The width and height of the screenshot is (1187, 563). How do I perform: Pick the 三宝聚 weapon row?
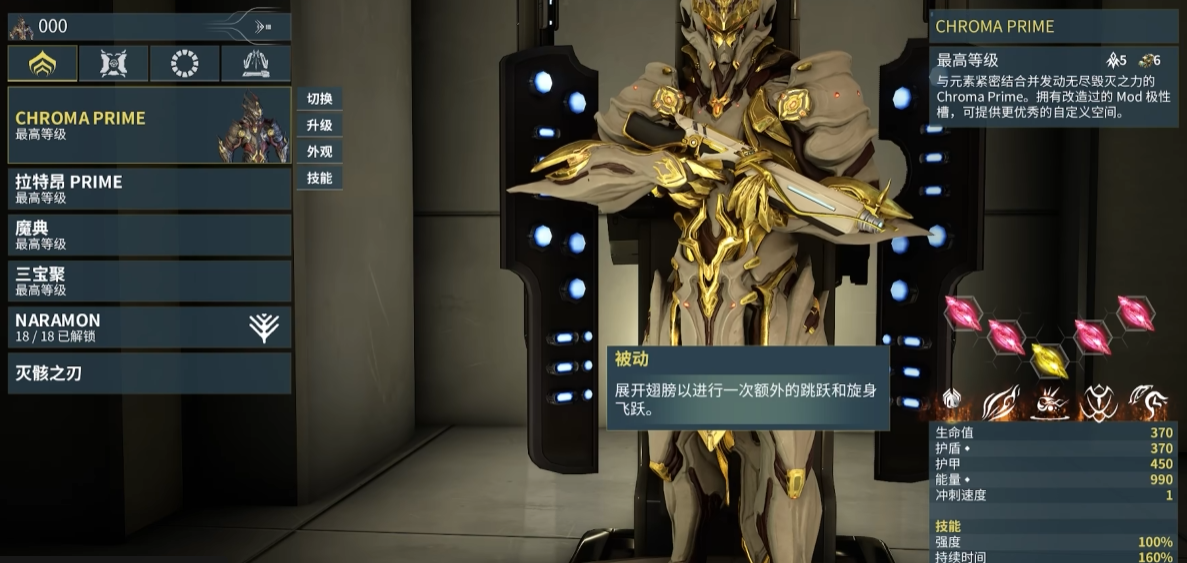150,280
